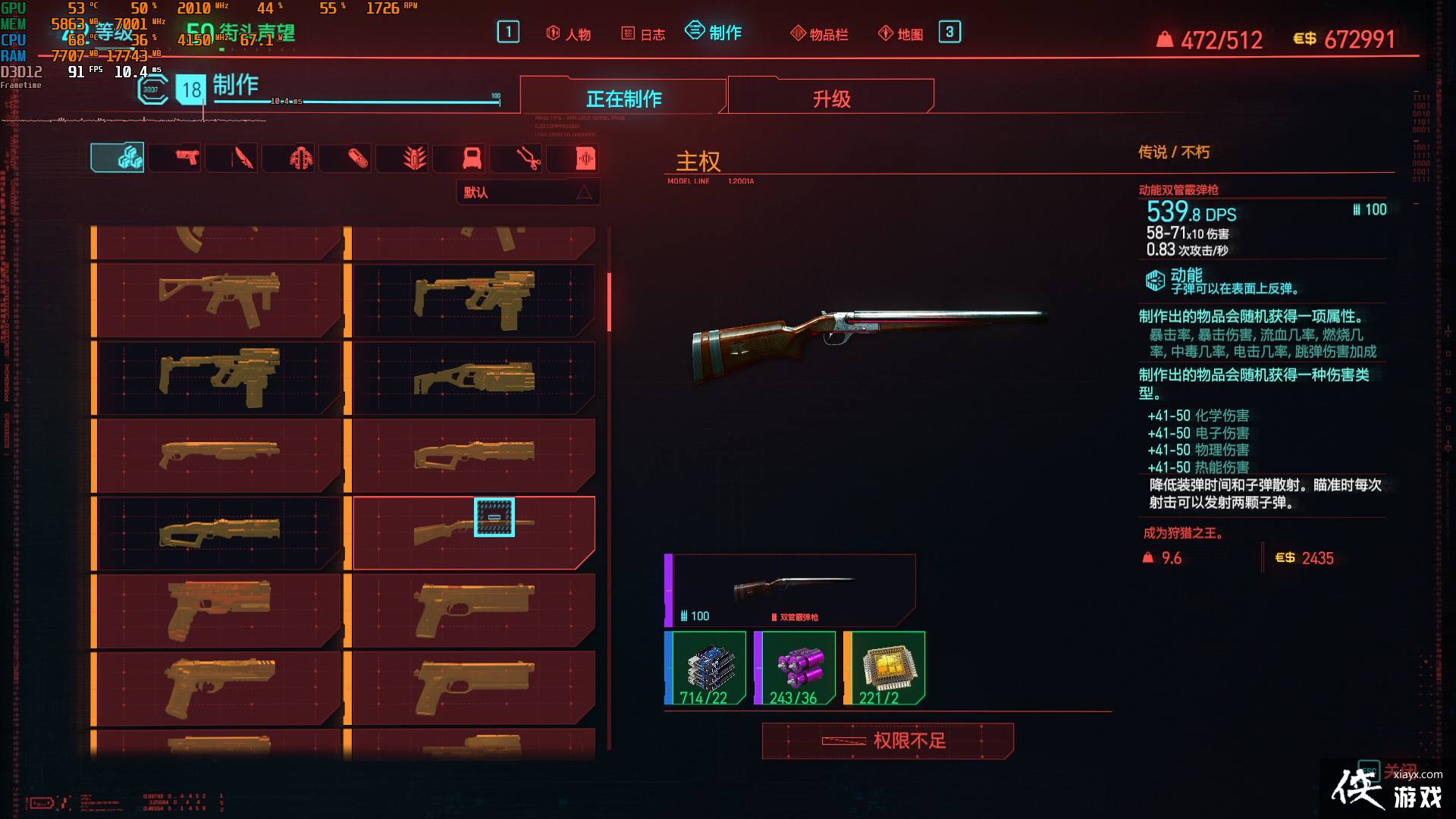
Task: Select the 243/36 purple component icon
Action: click(796, 667)
